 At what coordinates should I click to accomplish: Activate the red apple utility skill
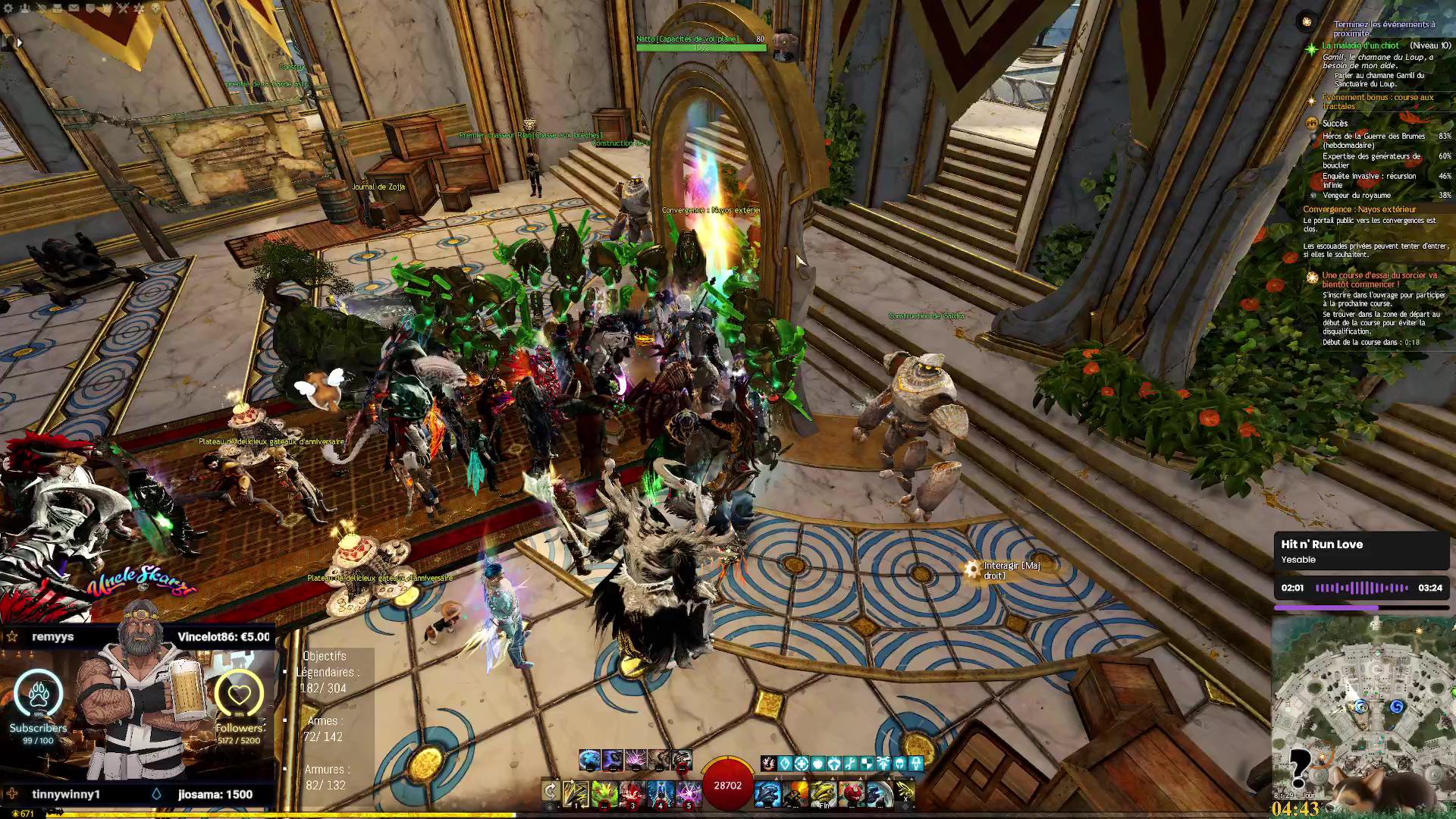click(852, 793)
